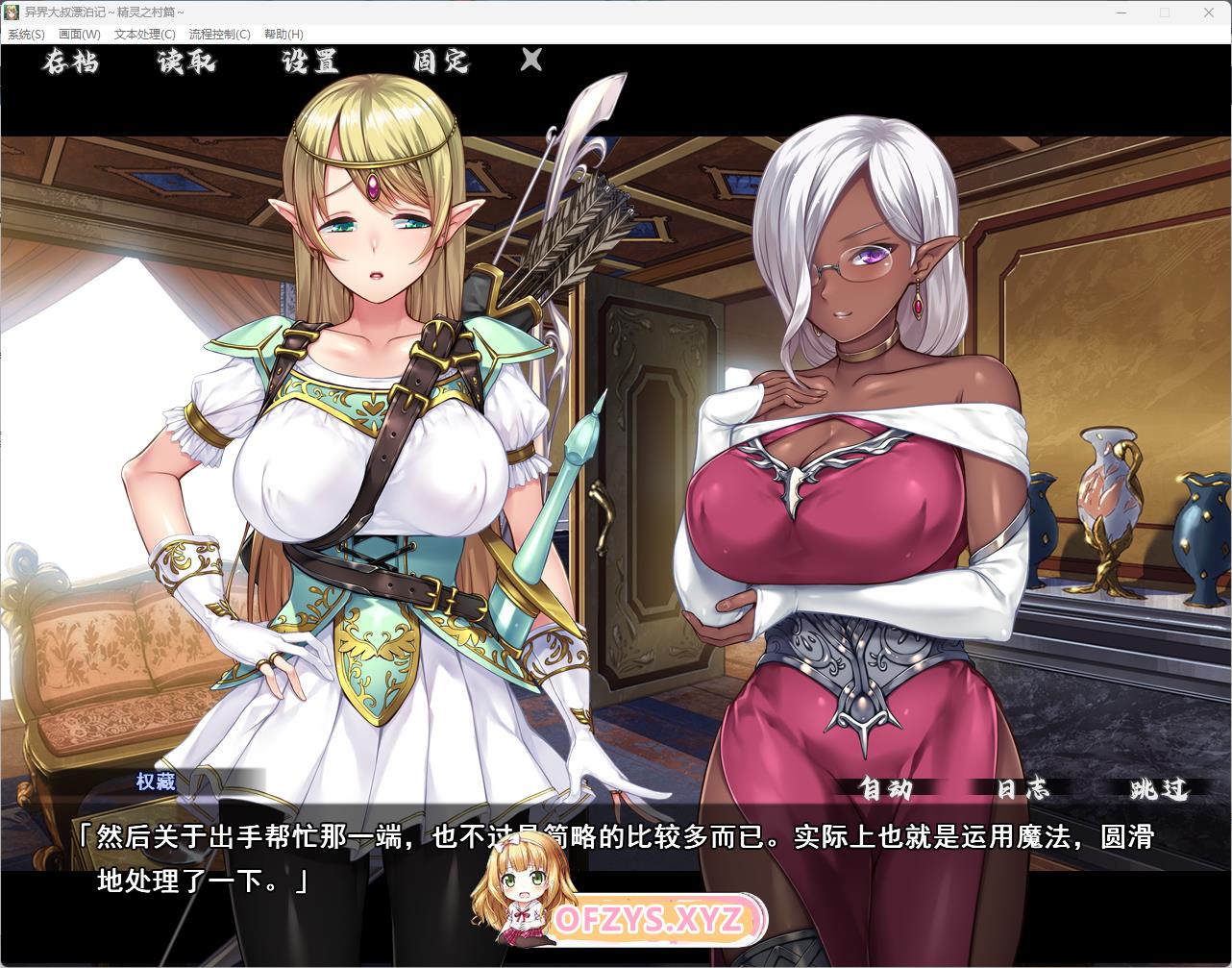This screenshot has height=968, width=1232.
Task: Open the 流程控制(C) menu
Action: click(x=220, y=35)
